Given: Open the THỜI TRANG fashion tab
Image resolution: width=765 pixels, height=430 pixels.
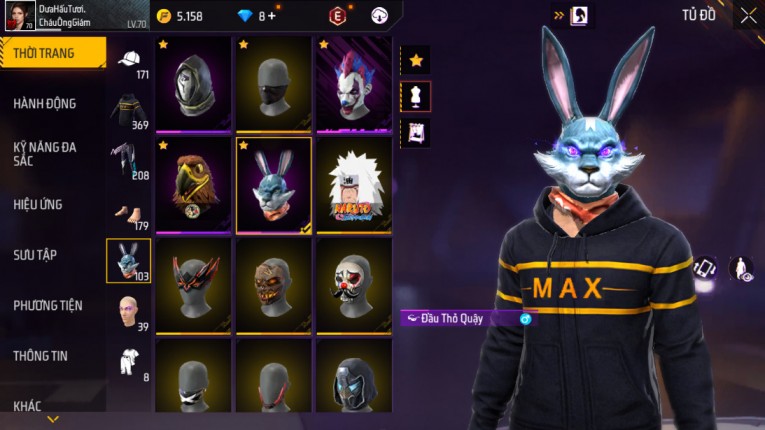Looking at the screenshot, I should pos(52,53).
